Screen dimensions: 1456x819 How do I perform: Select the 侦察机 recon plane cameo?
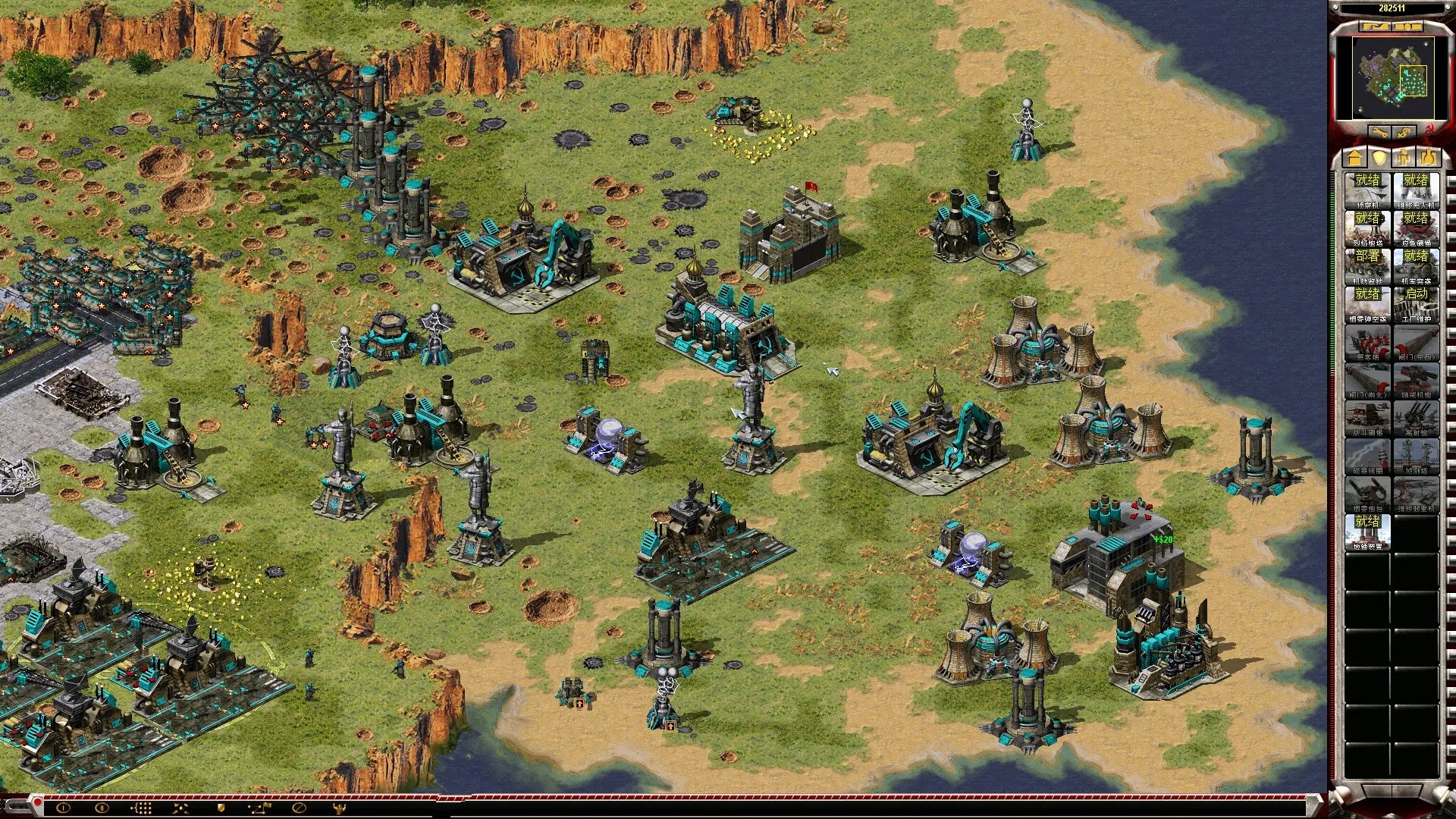(x=1367, y=190)
